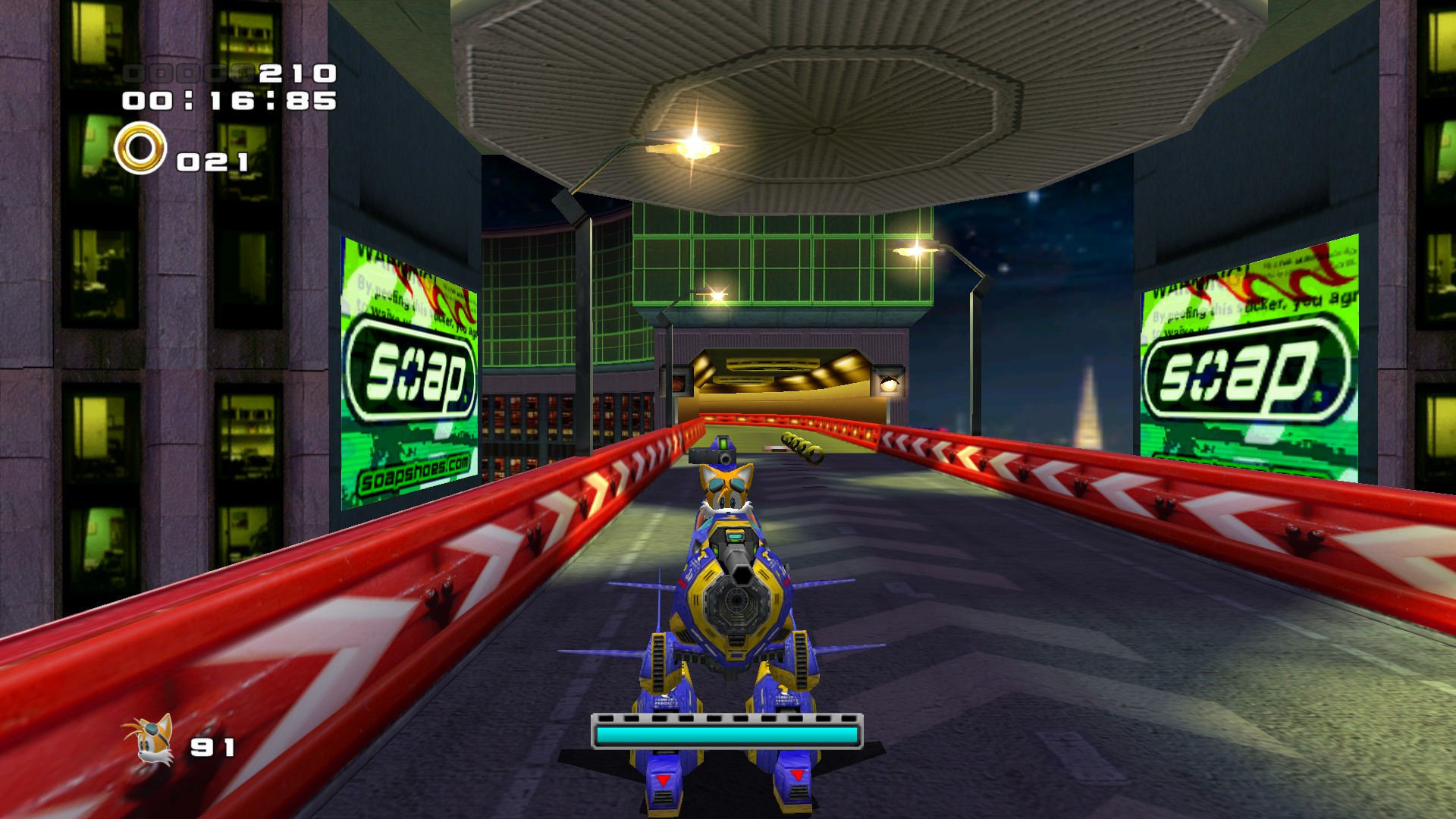1456x819 pixels.
Task: Click the gun turret ahead on the road
Action: (713, 455)
